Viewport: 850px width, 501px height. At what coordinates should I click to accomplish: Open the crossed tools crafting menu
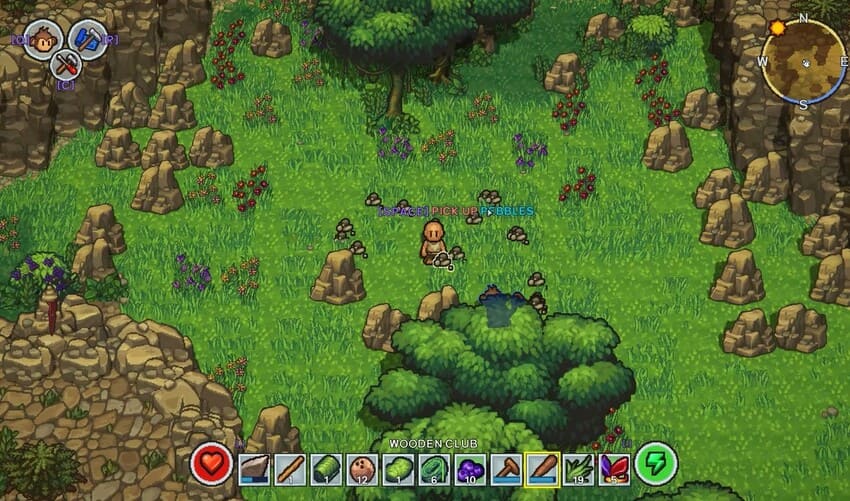click(66, 65)
